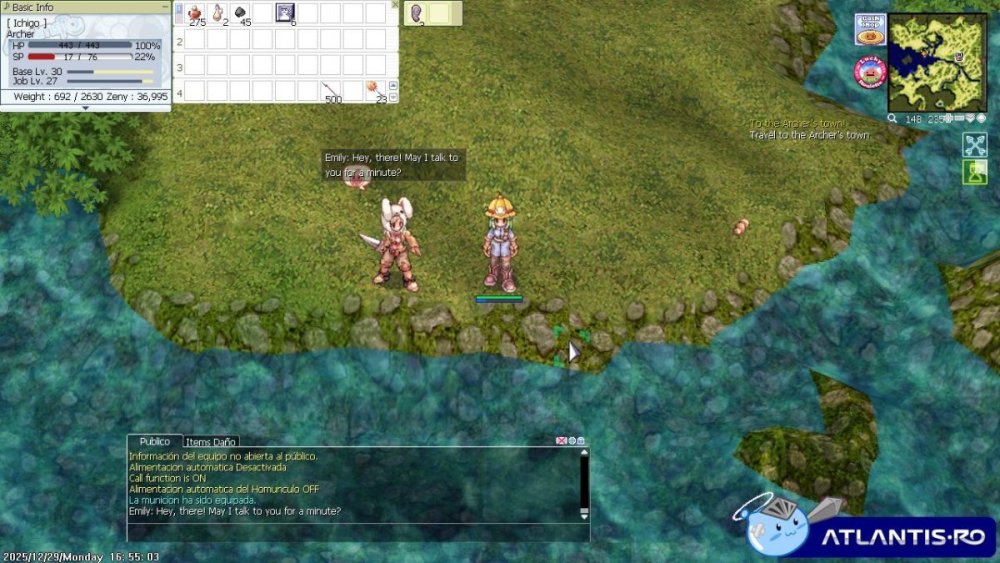Use the red potion with 275 count
This screenshot has width=1000, height=563.
[196, 13]
